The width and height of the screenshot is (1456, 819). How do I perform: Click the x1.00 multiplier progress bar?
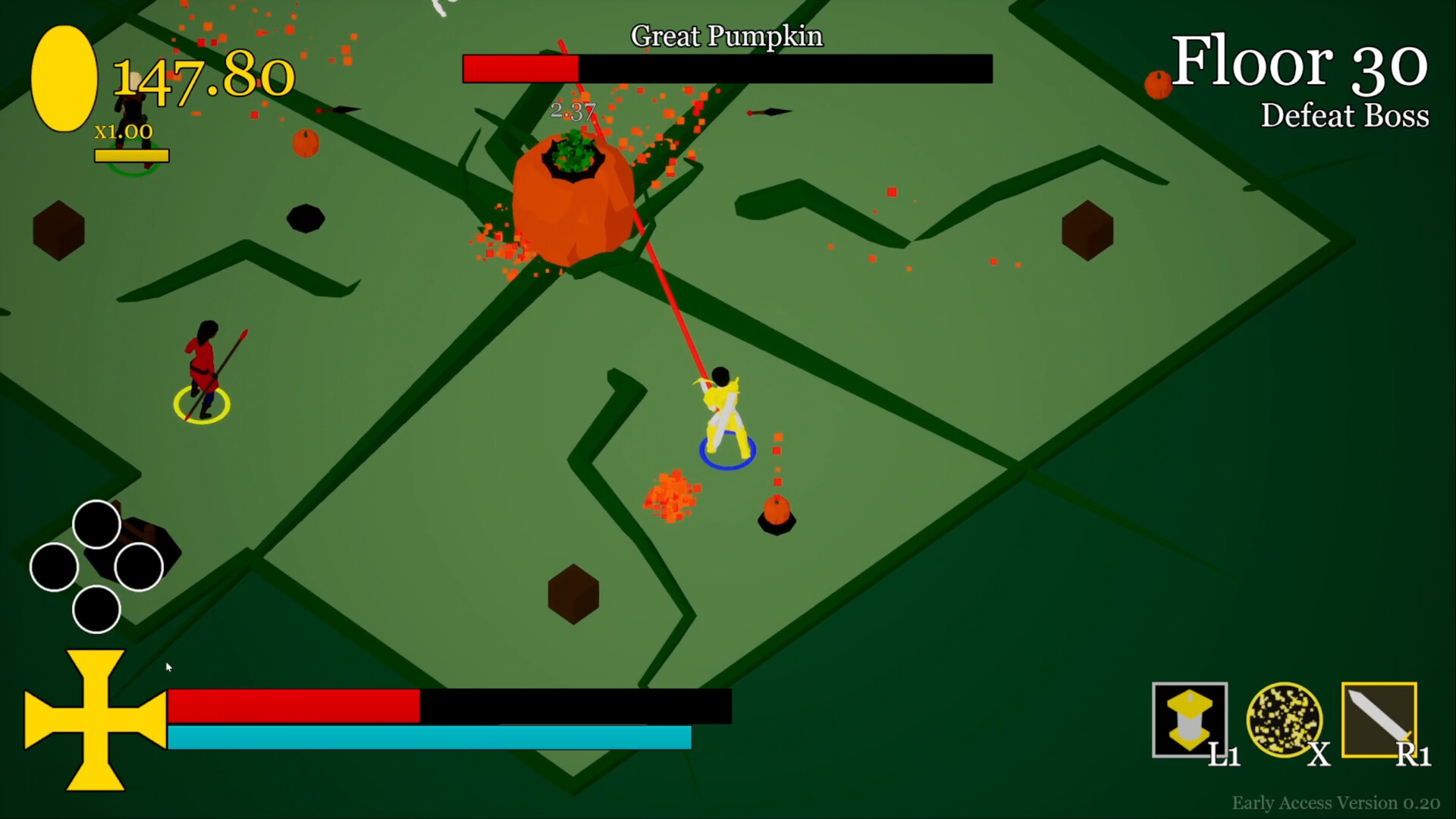[133, 155]
